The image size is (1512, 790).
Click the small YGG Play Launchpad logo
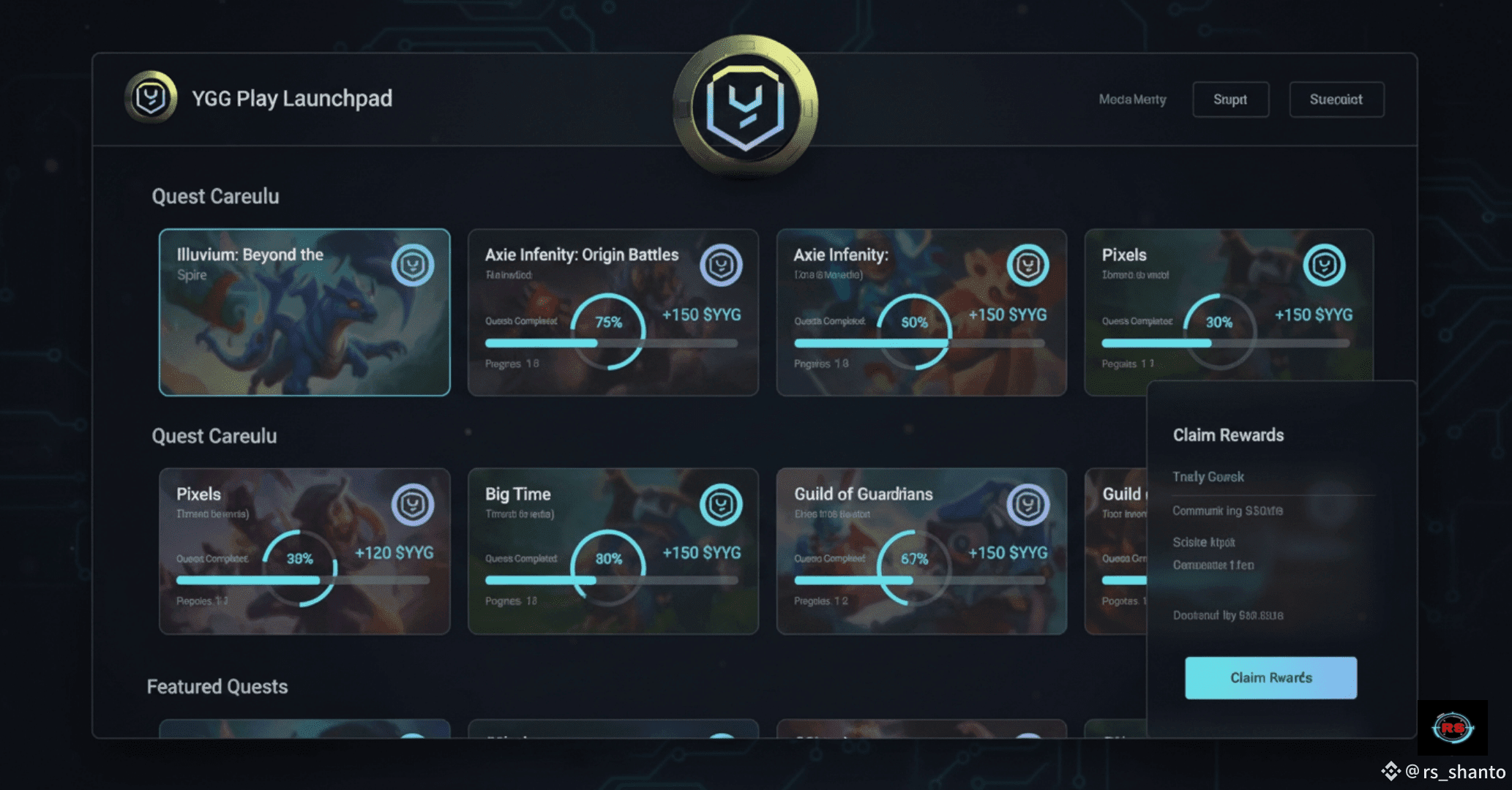pyautogui.click(x=151, y=97)
